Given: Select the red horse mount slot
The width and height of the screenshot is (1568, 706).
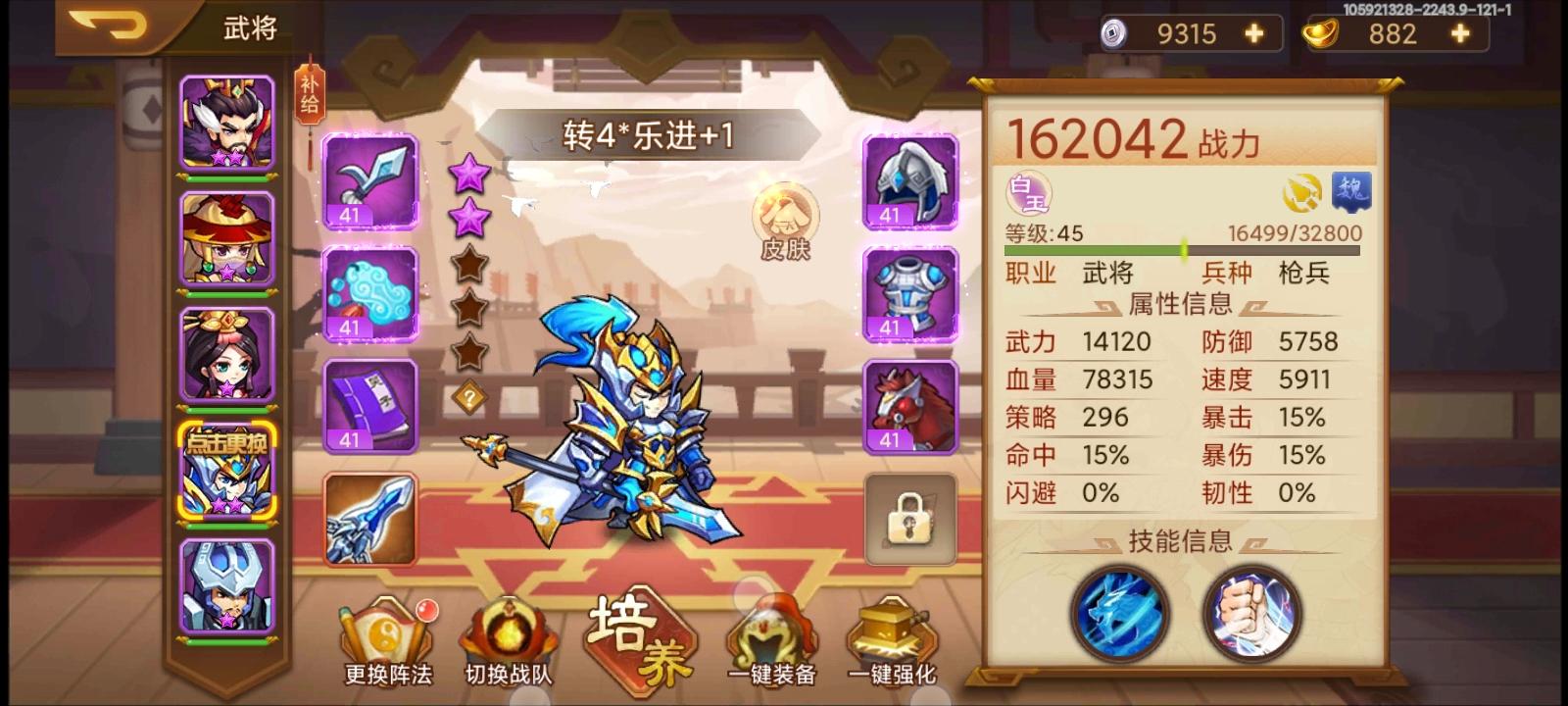Looking at the screenshot, I should tap(909, 407).
